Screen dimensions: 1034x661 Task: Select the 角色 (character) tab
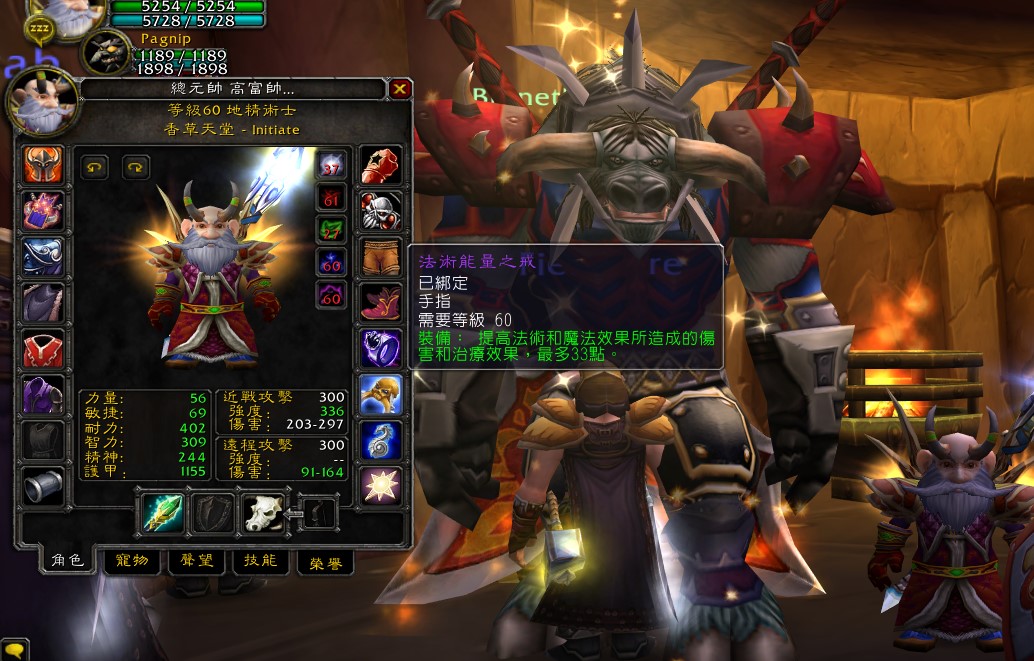tap(67, 561)
